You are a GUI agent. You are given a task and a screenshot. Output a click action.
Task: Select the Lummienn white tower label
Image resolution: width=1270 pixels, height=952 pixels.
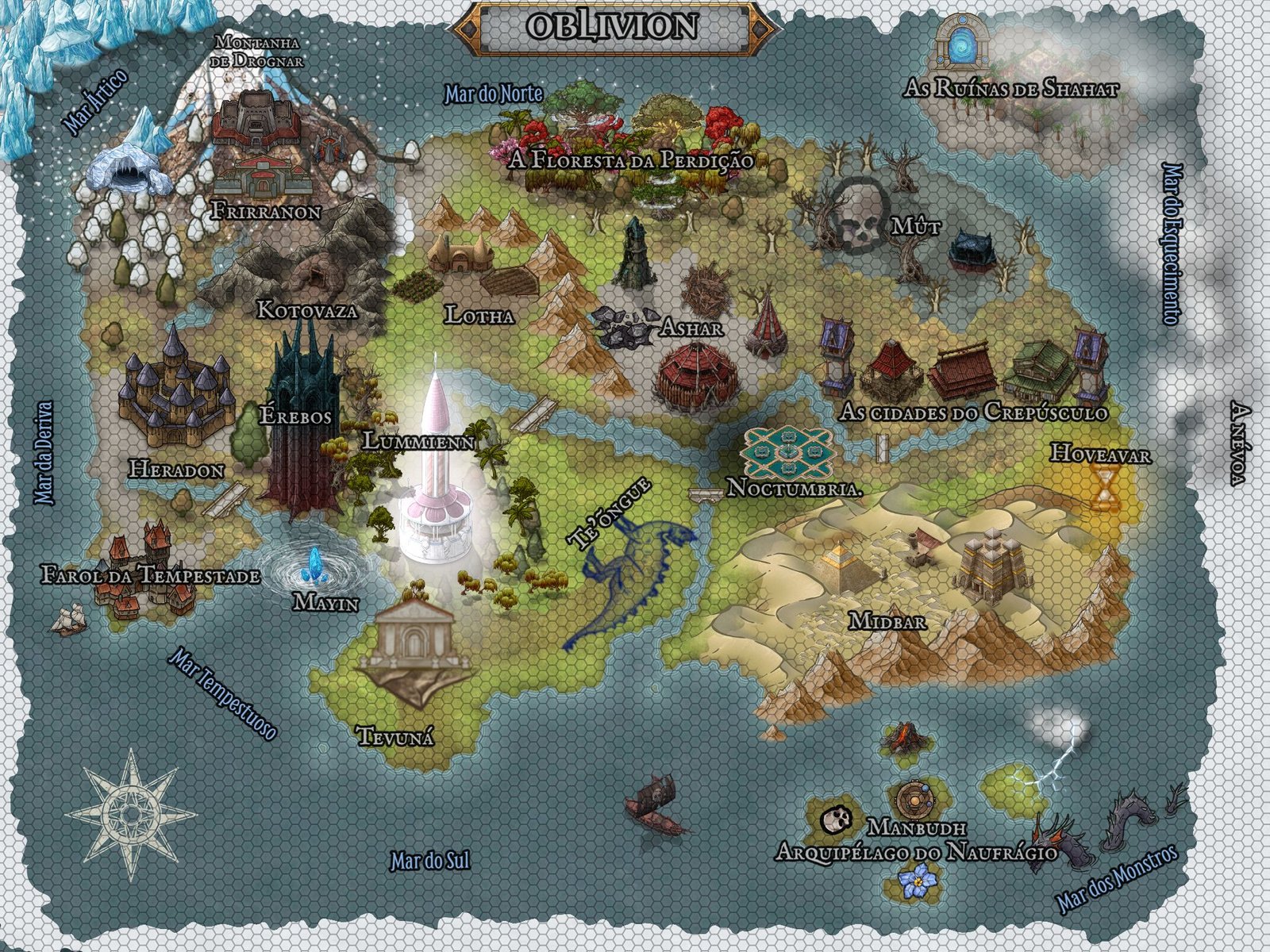418,441
